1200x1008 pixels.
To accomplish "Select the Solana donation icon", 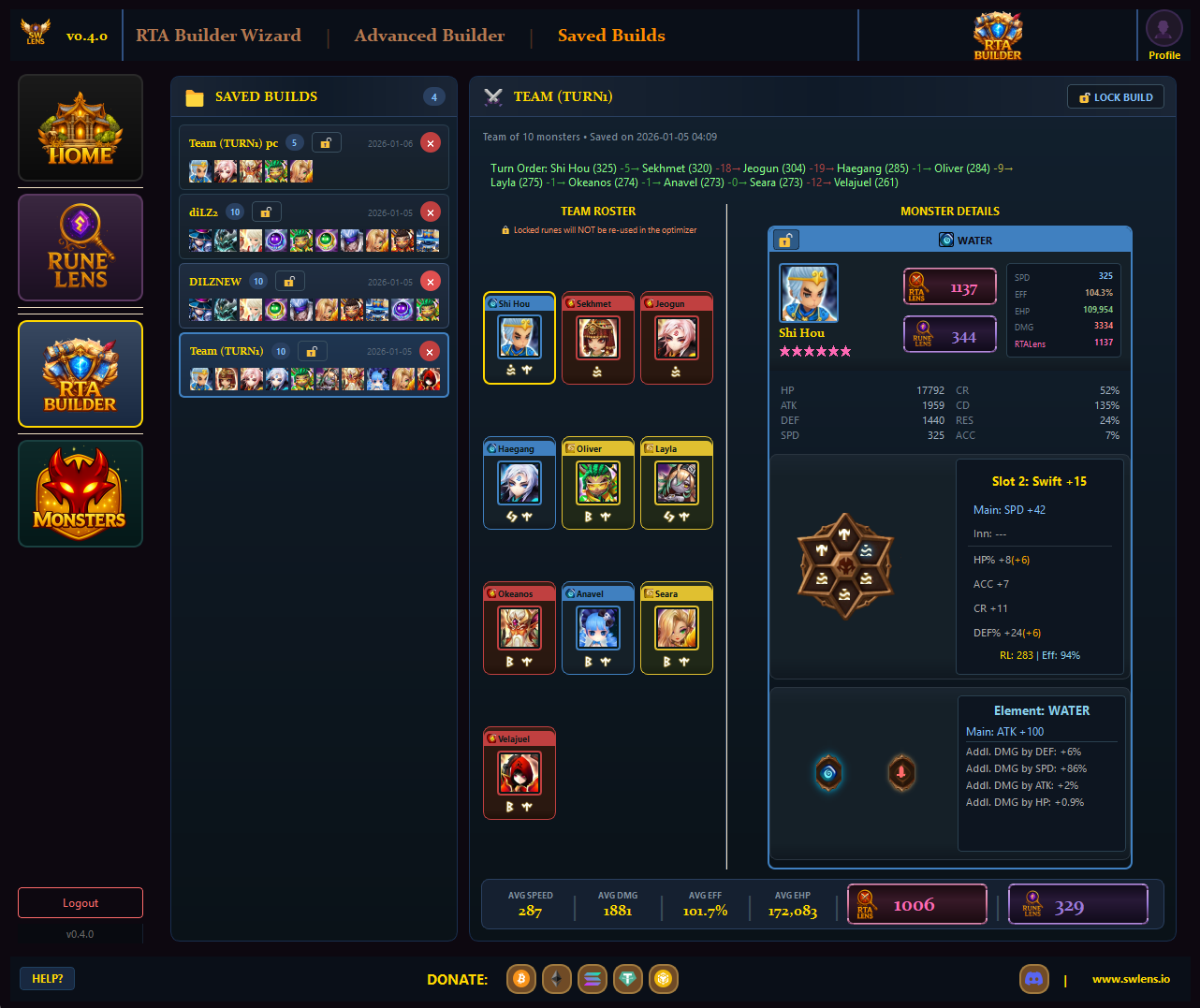I will click(x=593, y=979).
